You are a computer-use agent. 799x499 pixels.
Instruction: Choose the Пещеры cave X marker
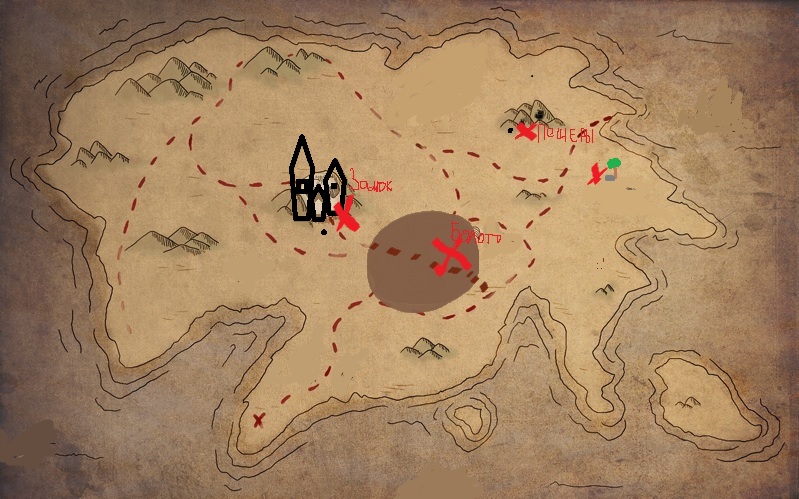tap(525, 130)
